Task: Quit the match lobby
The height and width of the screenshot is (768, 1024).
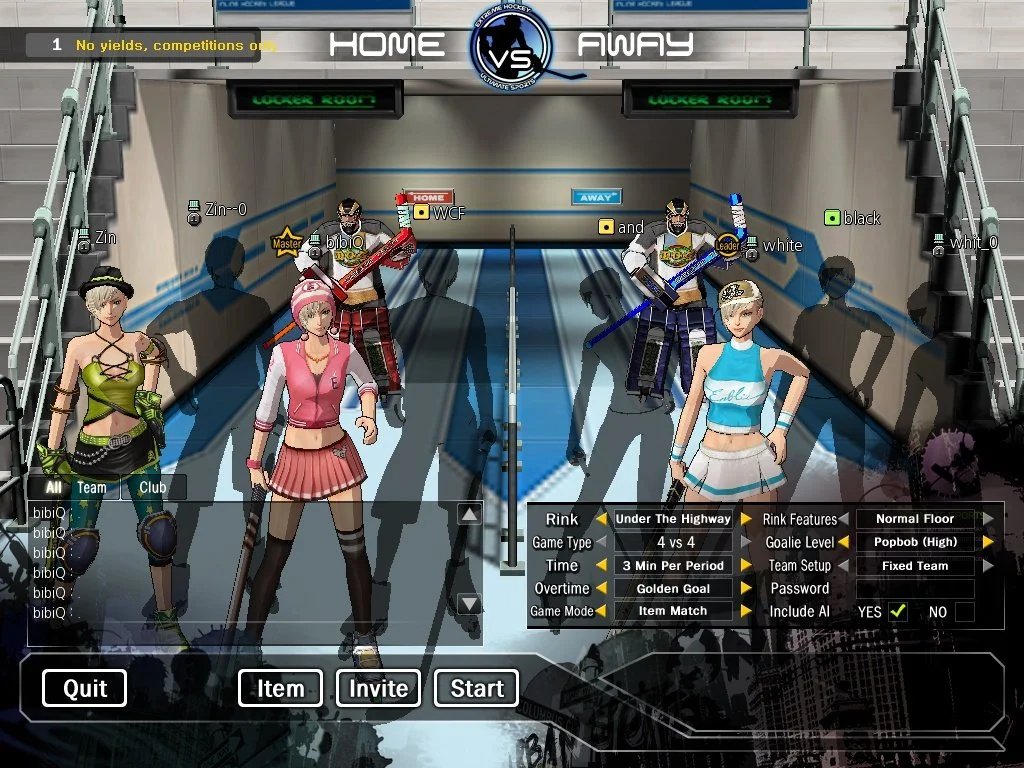Action: (85, 688)
